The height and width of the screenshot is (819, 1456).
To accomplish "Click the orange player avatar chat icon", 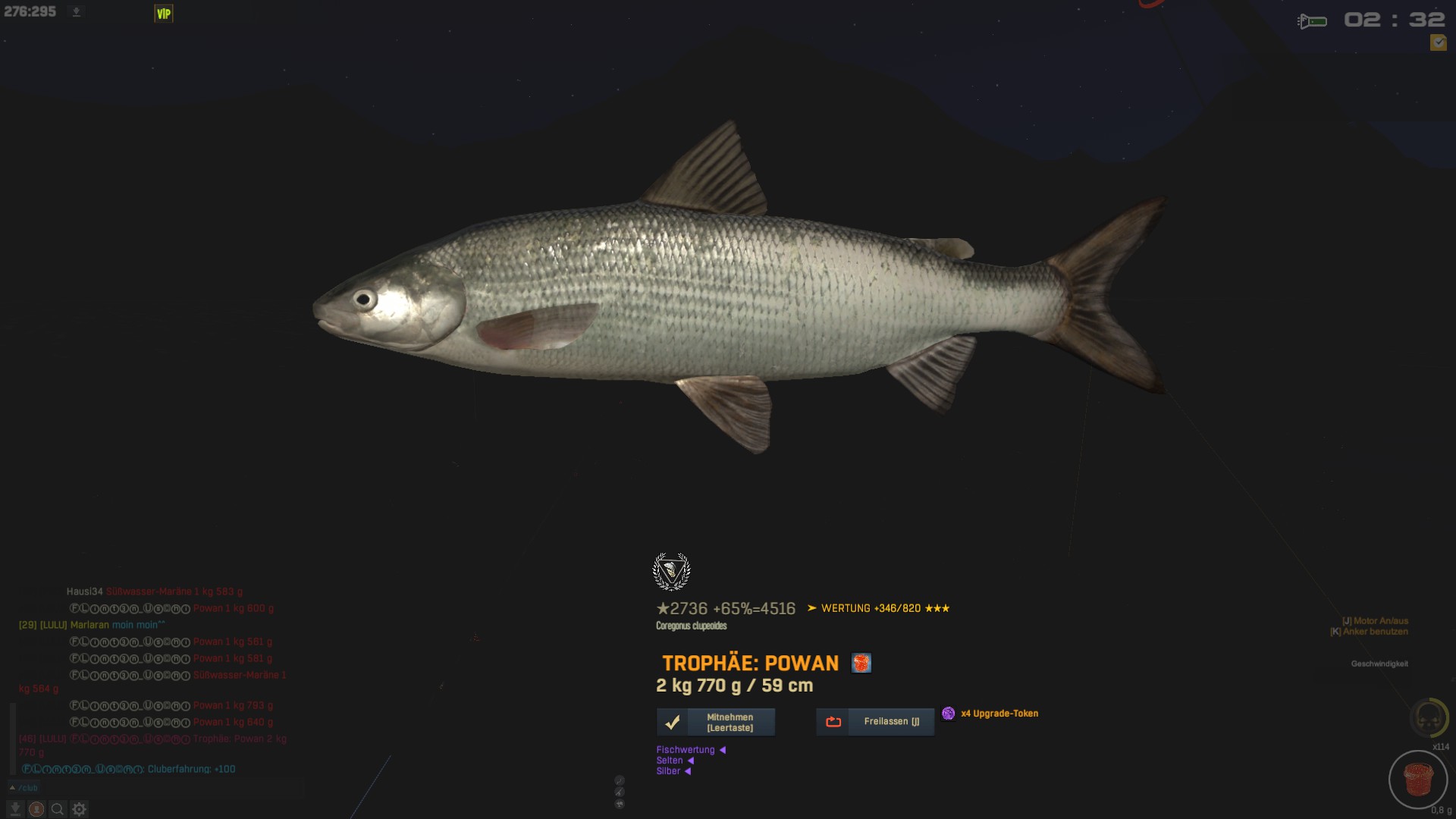I will (x=36, y=809).
